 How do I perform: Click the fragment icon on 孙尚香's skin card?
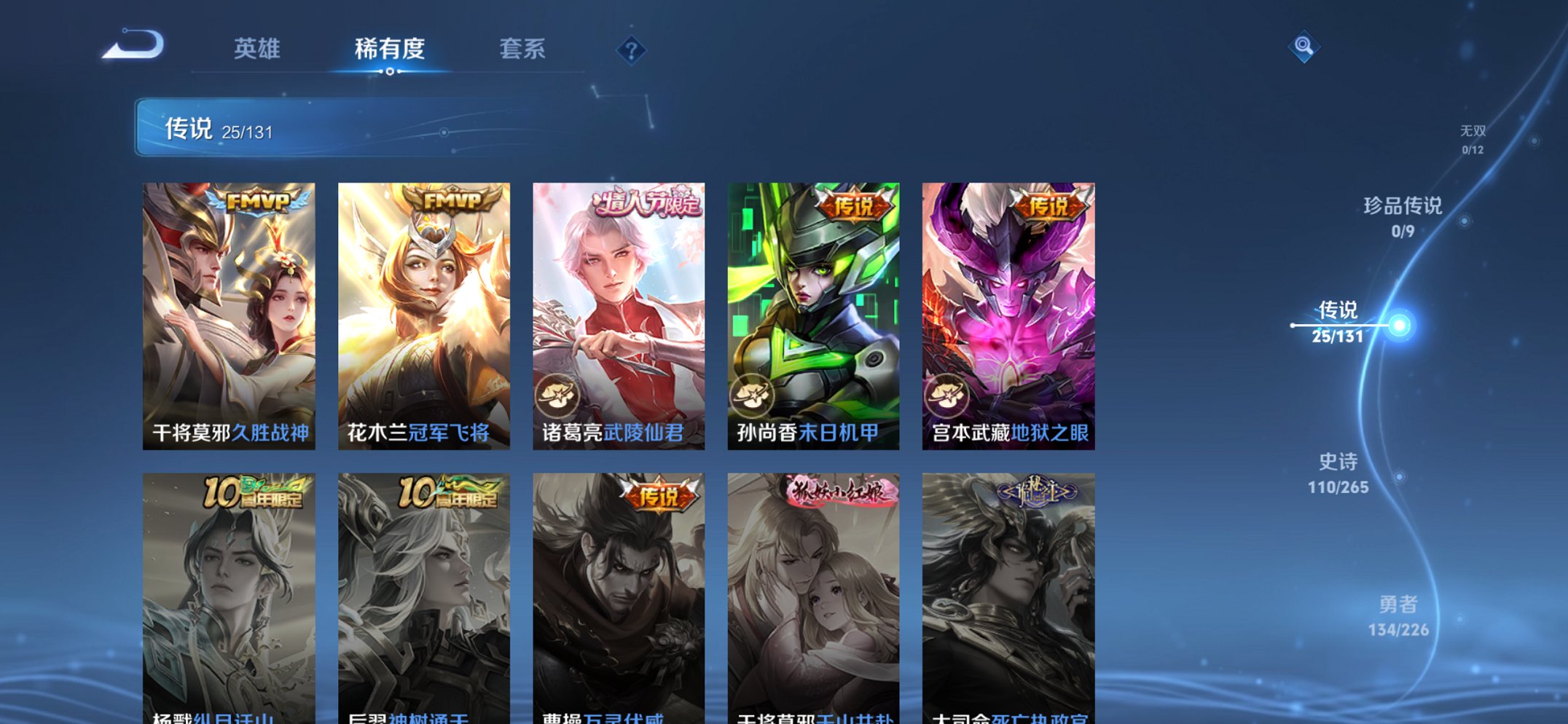click(x=753, y=394)
